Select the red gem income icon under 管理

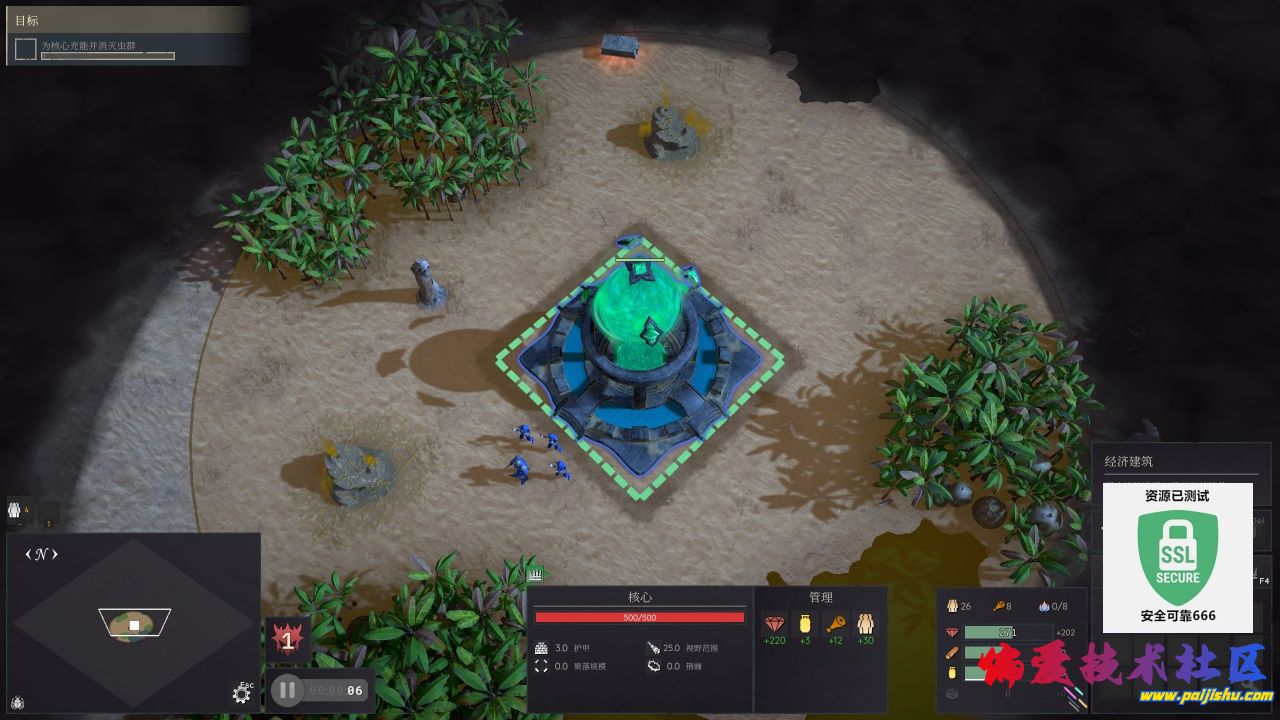774,624
